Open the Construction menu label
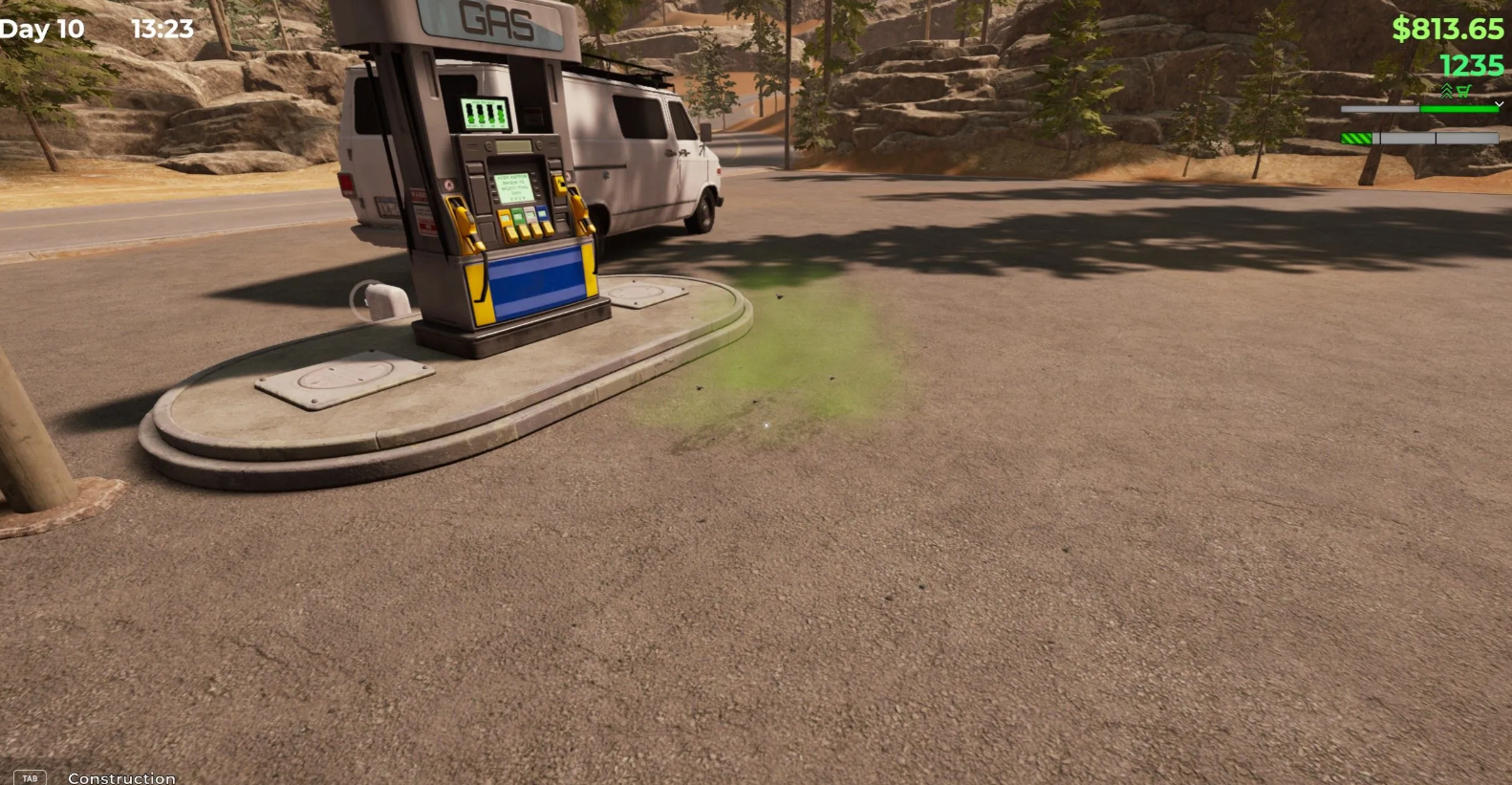 coord(121,778)
